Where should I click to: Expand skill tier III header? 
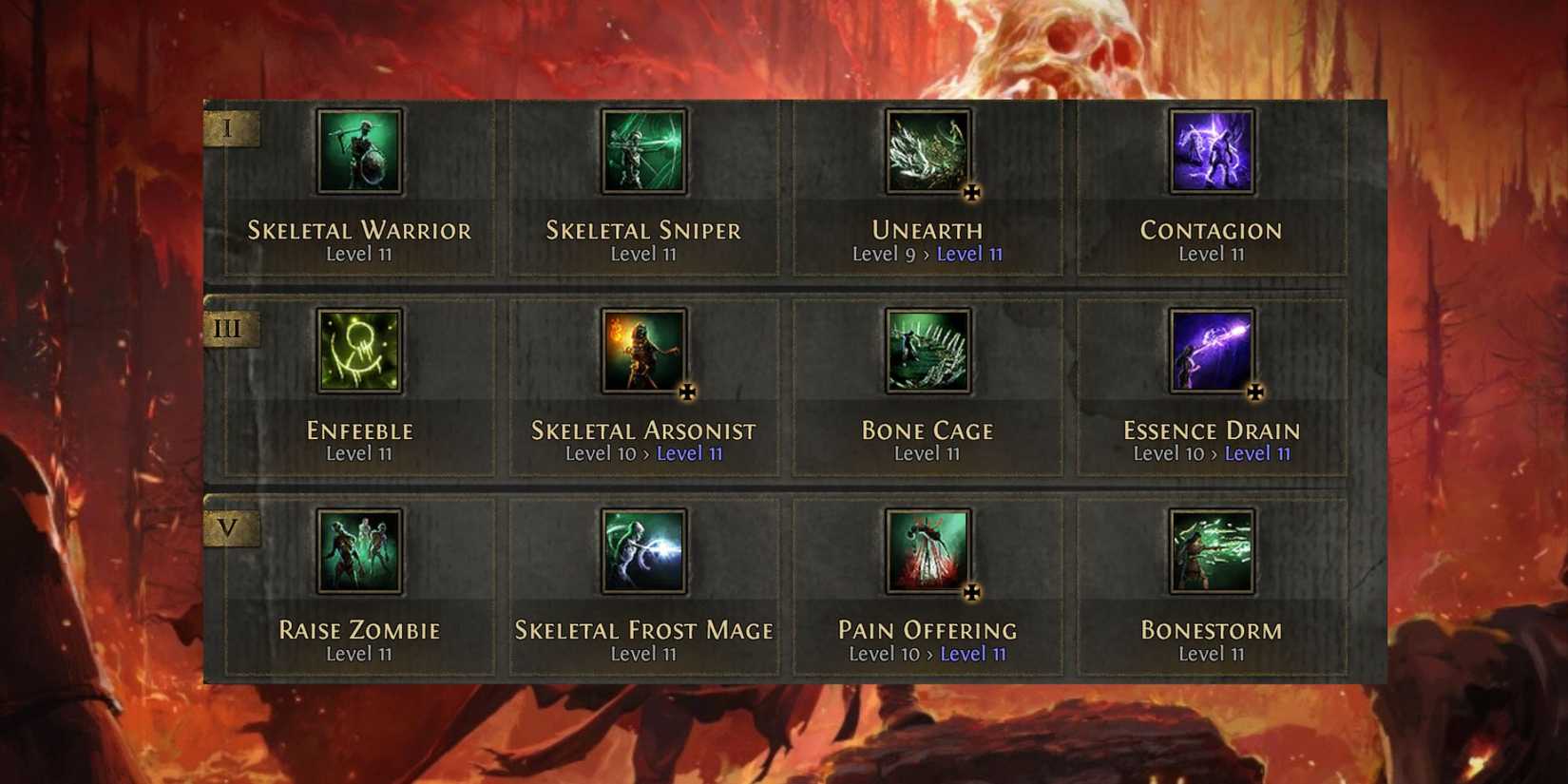tap(229, 328)
